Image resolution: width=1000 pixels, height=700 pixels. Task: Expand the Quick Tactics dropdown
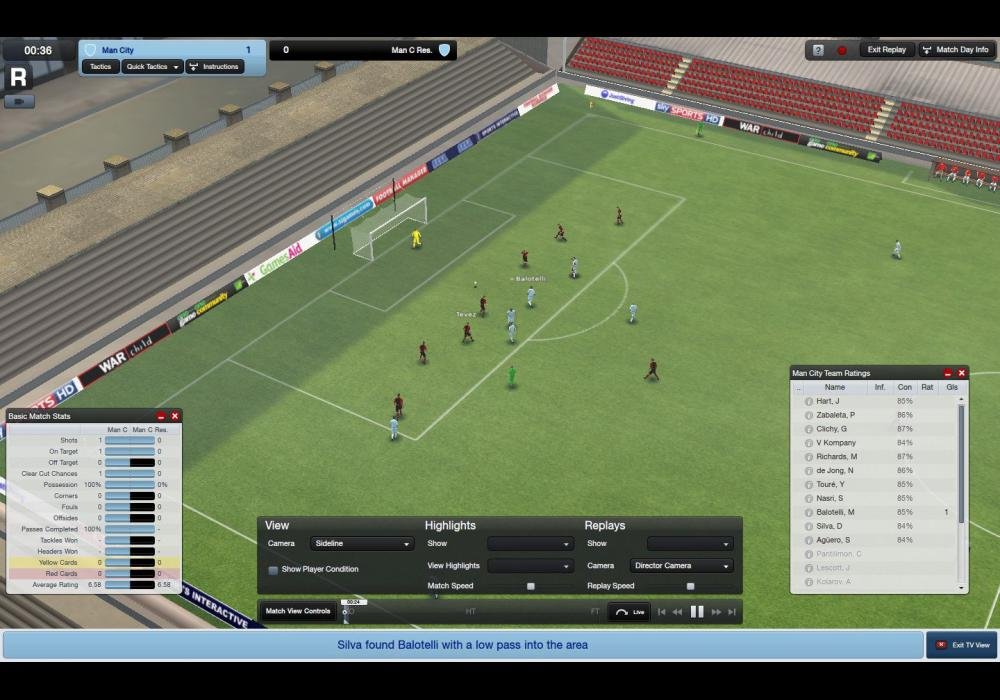click(x=152, y=67)
